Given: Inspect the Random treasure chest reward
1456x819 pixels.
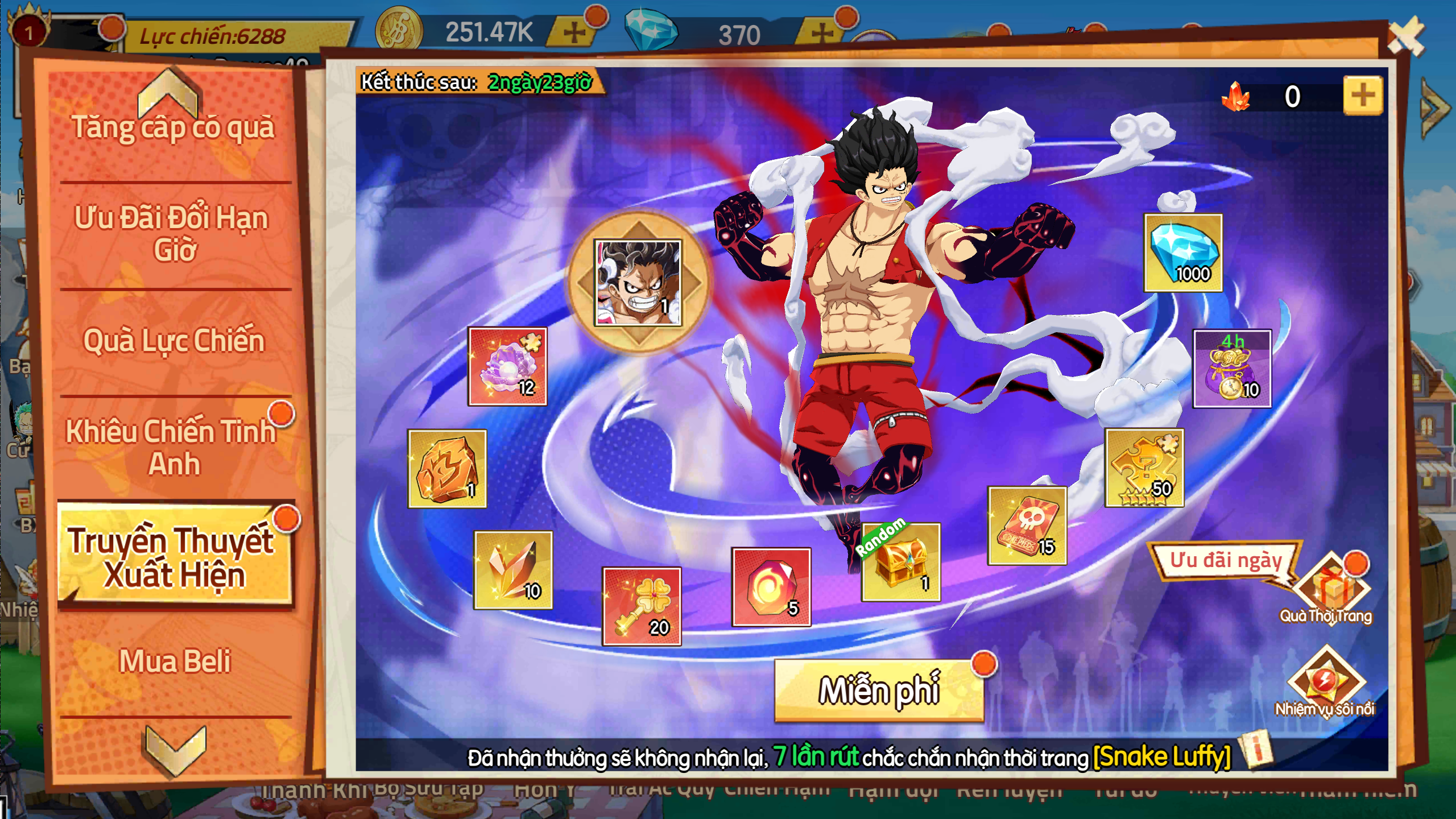Looking at the screenshot, I should point(901,562).
